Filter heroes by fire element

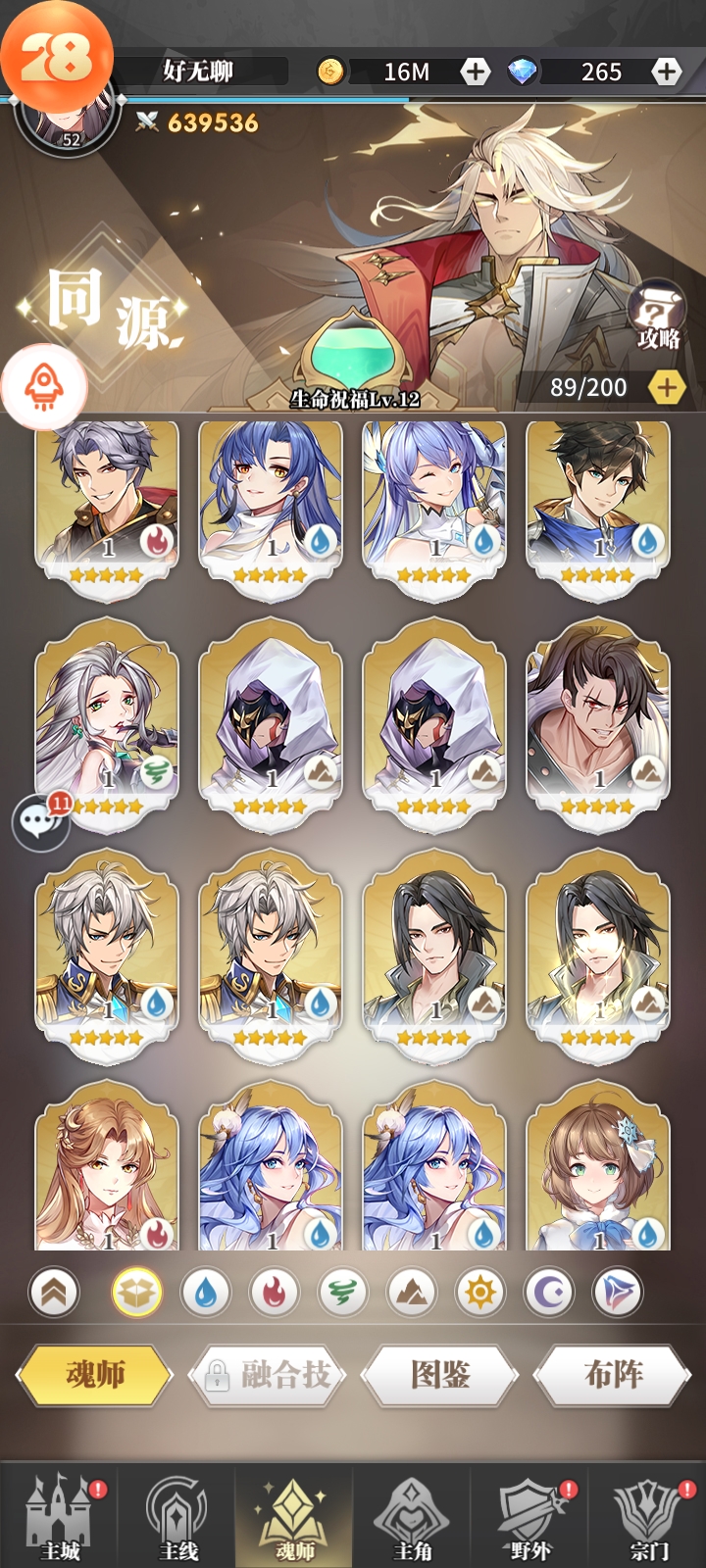point(274,1294)
